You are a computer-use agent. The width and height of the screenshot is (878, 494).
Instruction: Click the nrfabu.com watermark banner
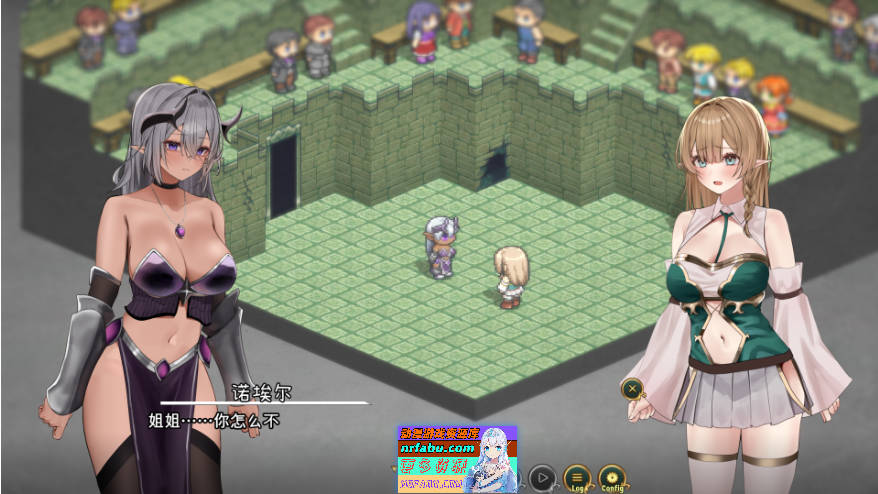coord(457,459)
